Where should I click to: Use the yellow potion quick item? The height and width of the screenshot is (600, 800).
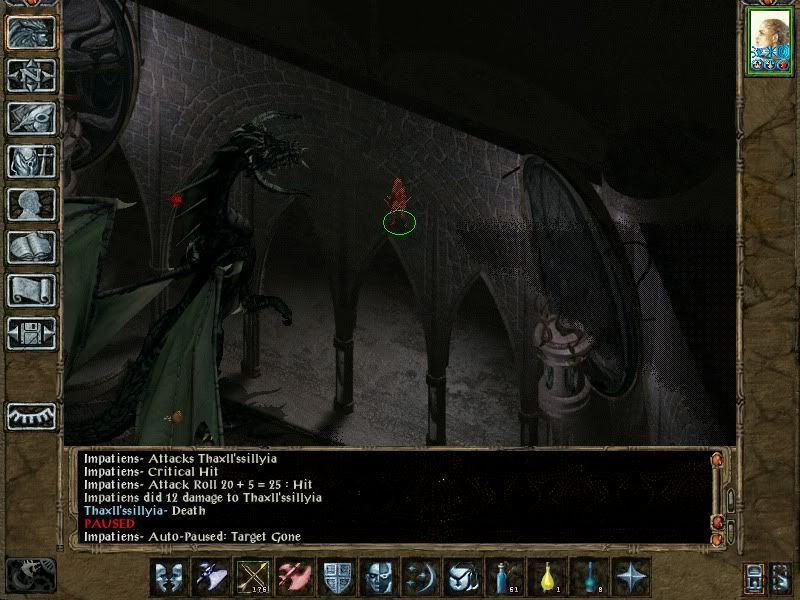pyautogui.click(x=548, y=577)
